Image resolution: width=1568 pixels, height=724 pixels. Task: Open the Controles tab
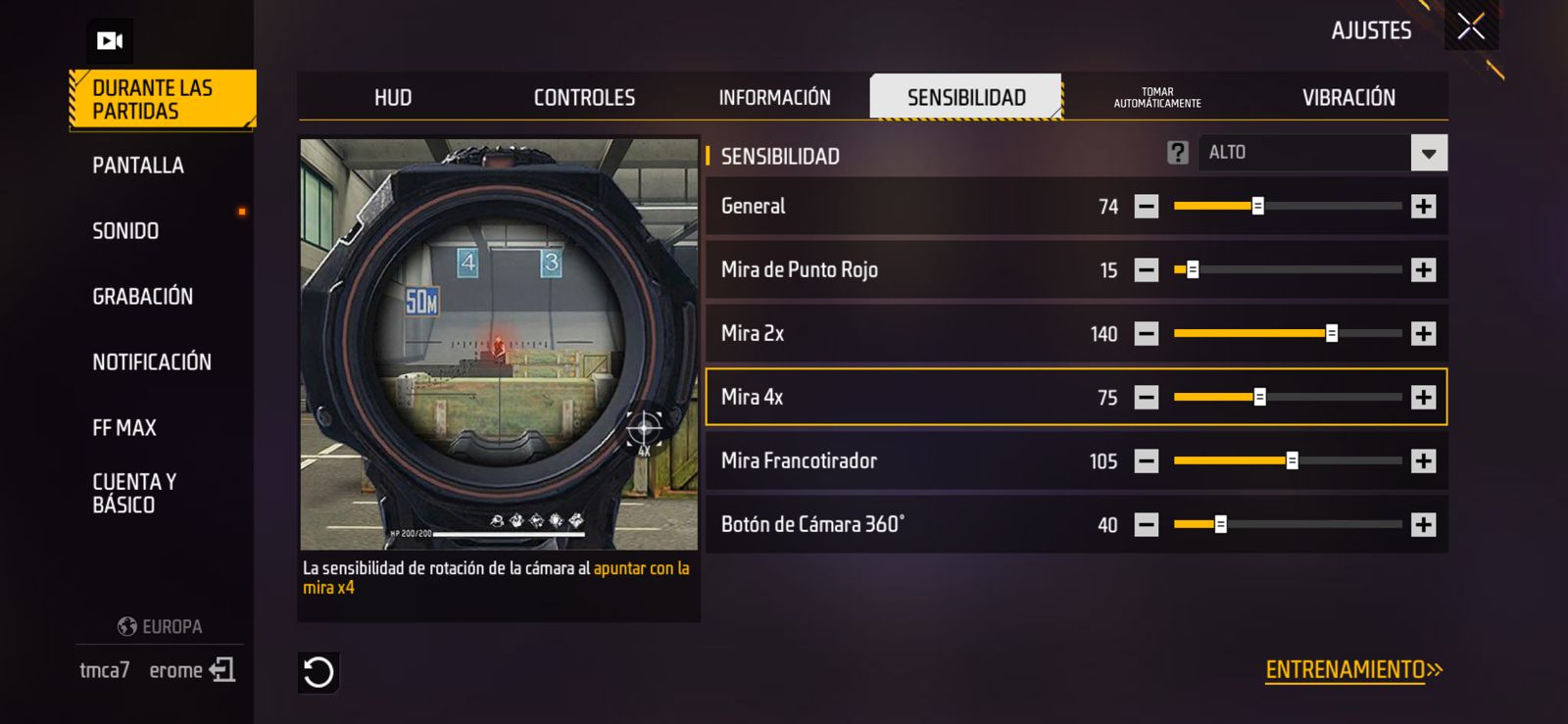coord(584,98)
